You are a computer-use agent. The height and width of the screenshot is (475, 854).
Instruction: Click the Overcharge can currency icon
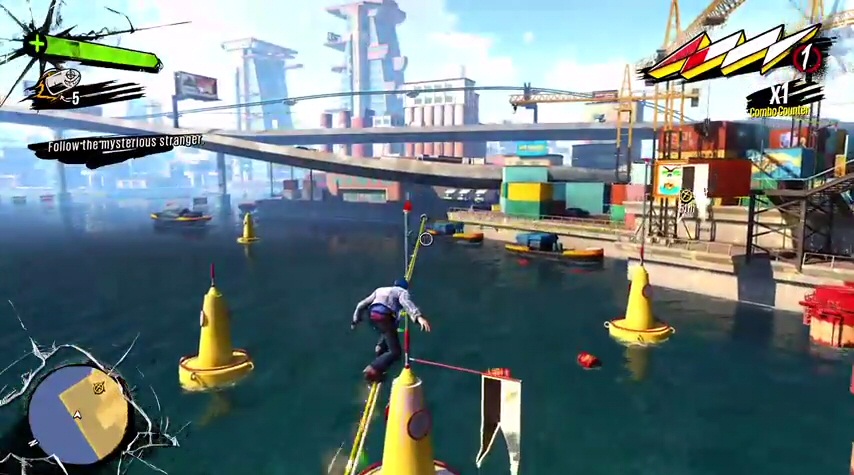57,87
